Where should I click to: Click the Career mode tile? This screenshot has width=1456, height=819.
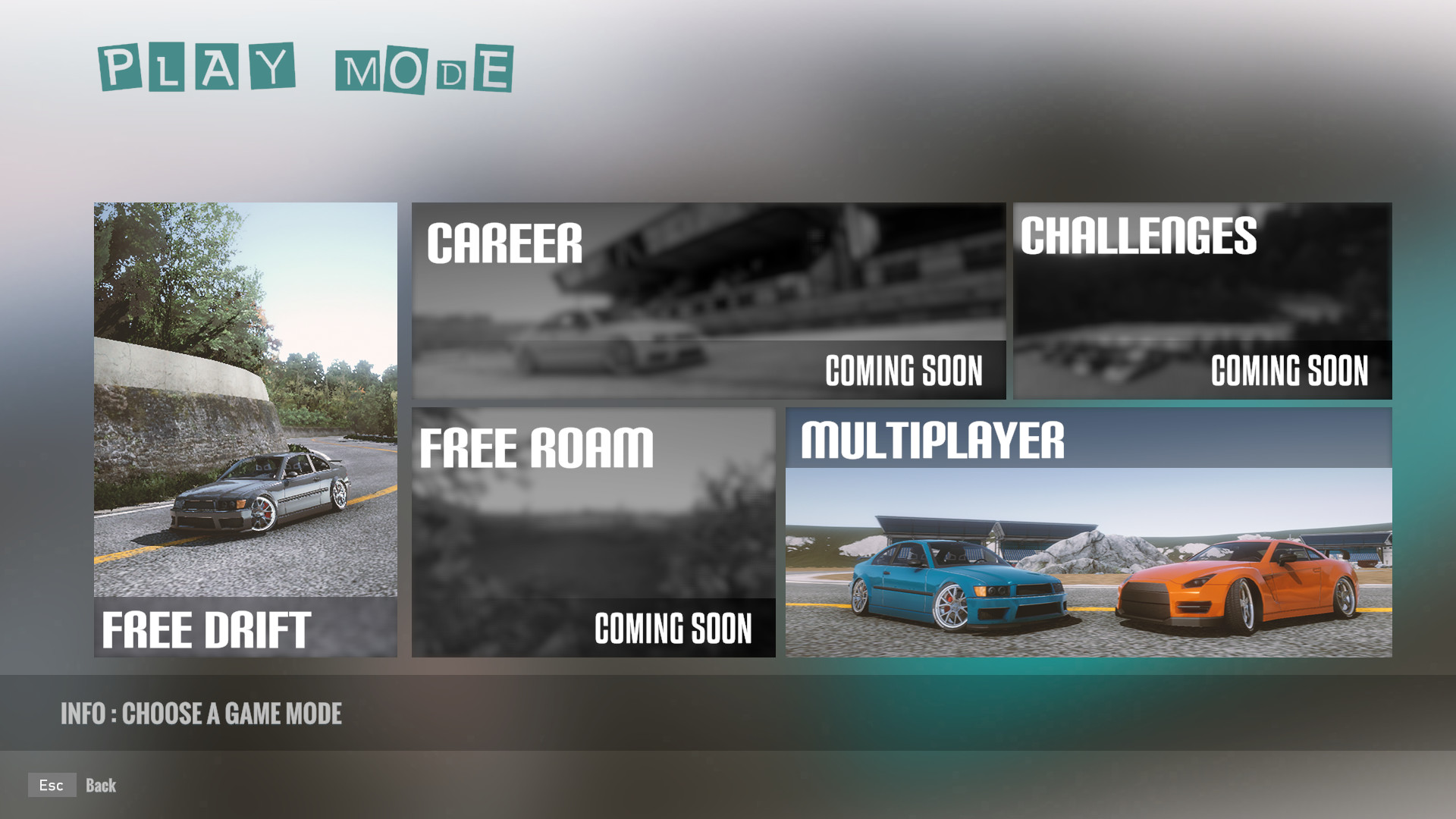pyautogui.click(x=709, y=300)
